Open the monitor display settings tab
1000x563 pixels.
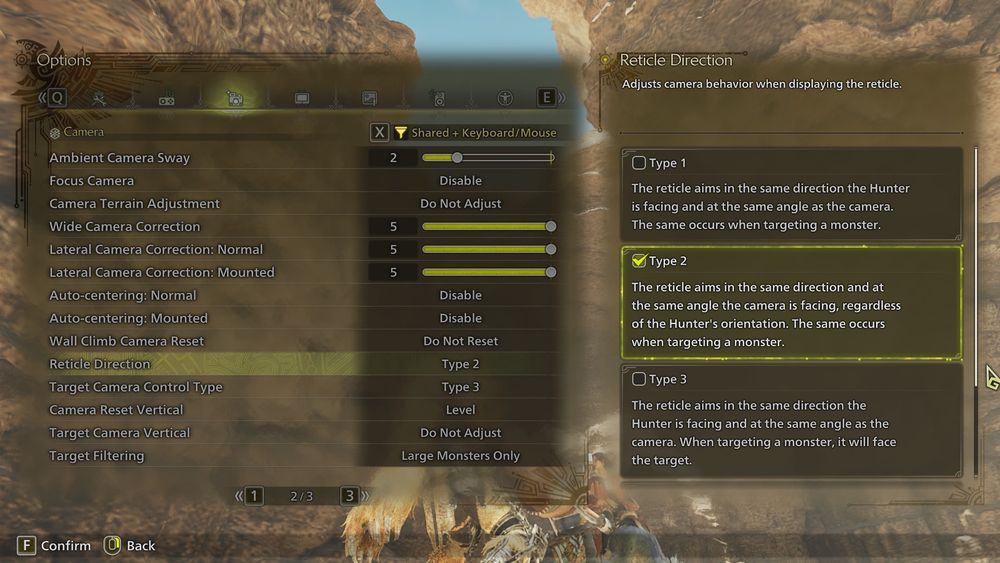click(302, 98)
